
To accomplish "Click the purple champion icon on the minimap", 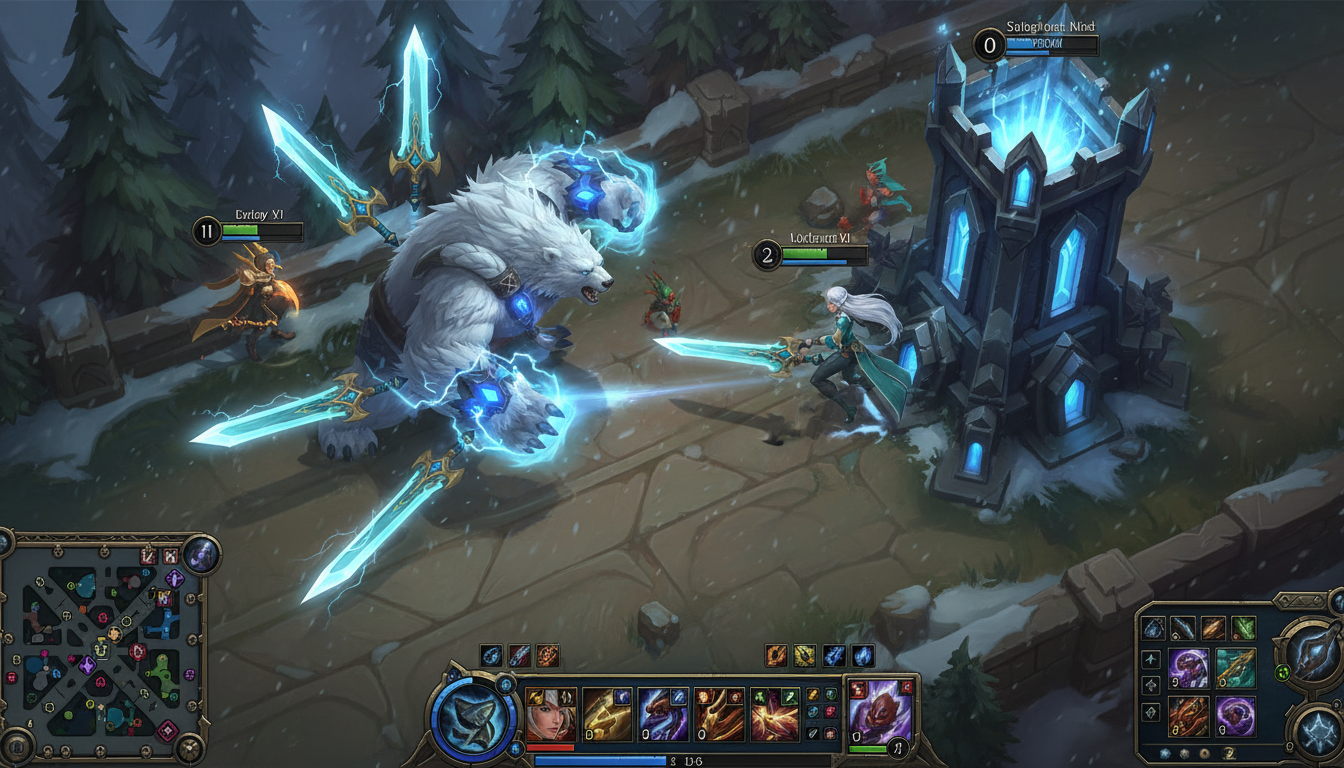I will coord(89,664).
